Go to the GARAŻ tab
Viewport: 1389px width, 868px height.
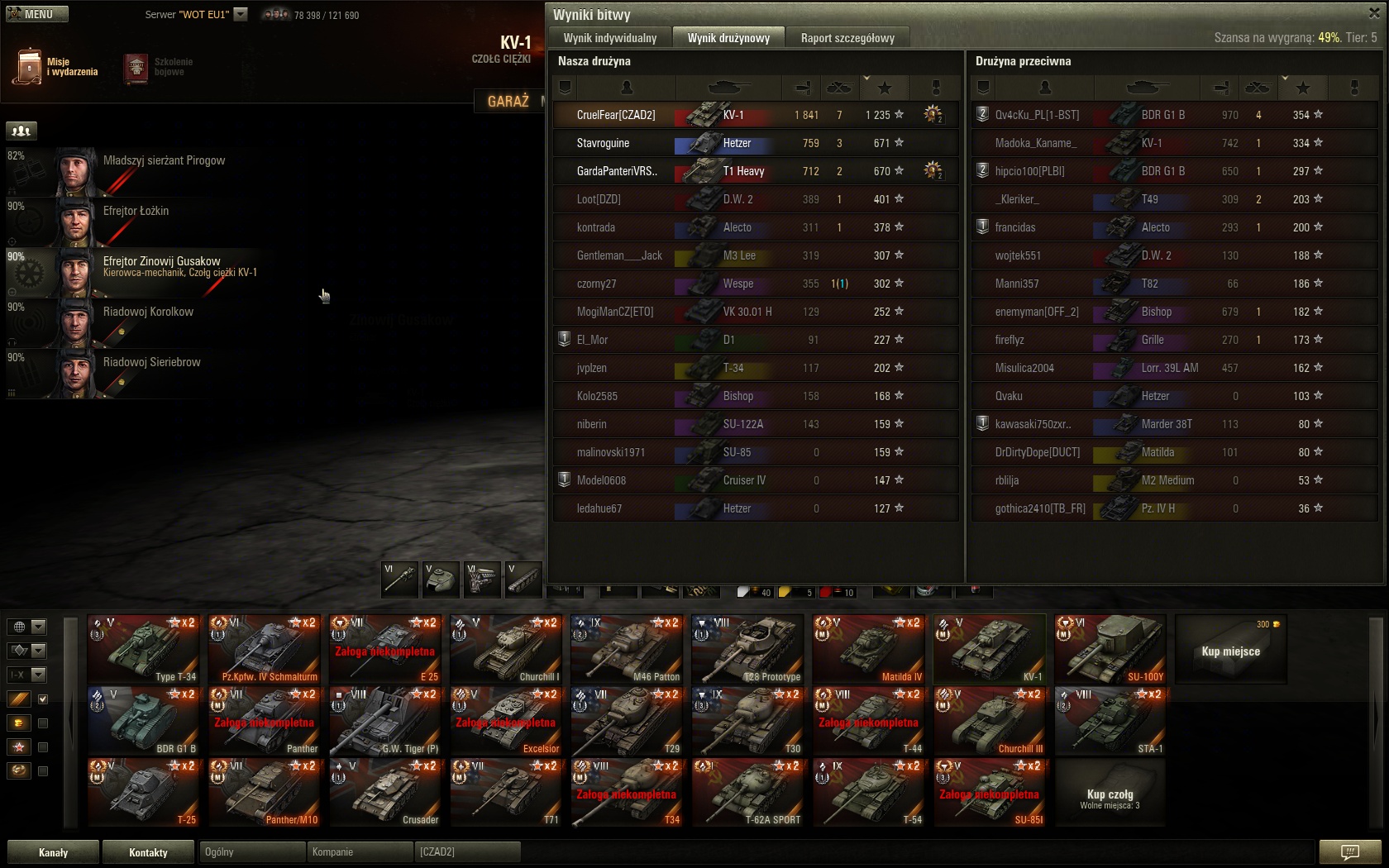point(508,101)
